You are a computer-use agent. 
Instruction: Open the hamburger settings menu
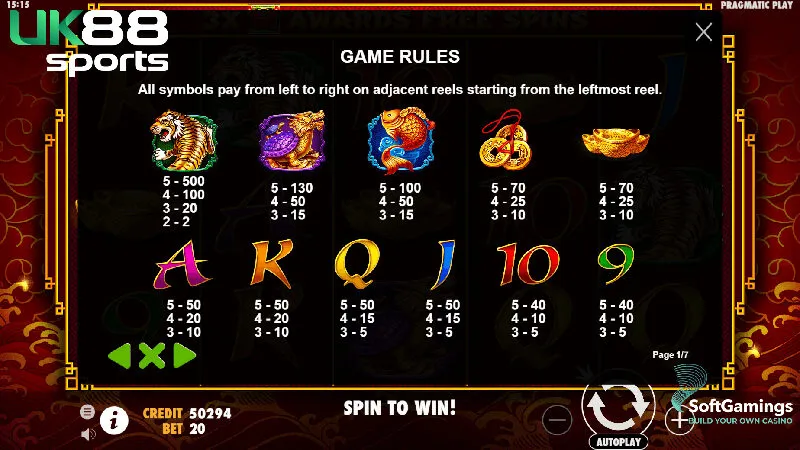(x=88, y=412)
